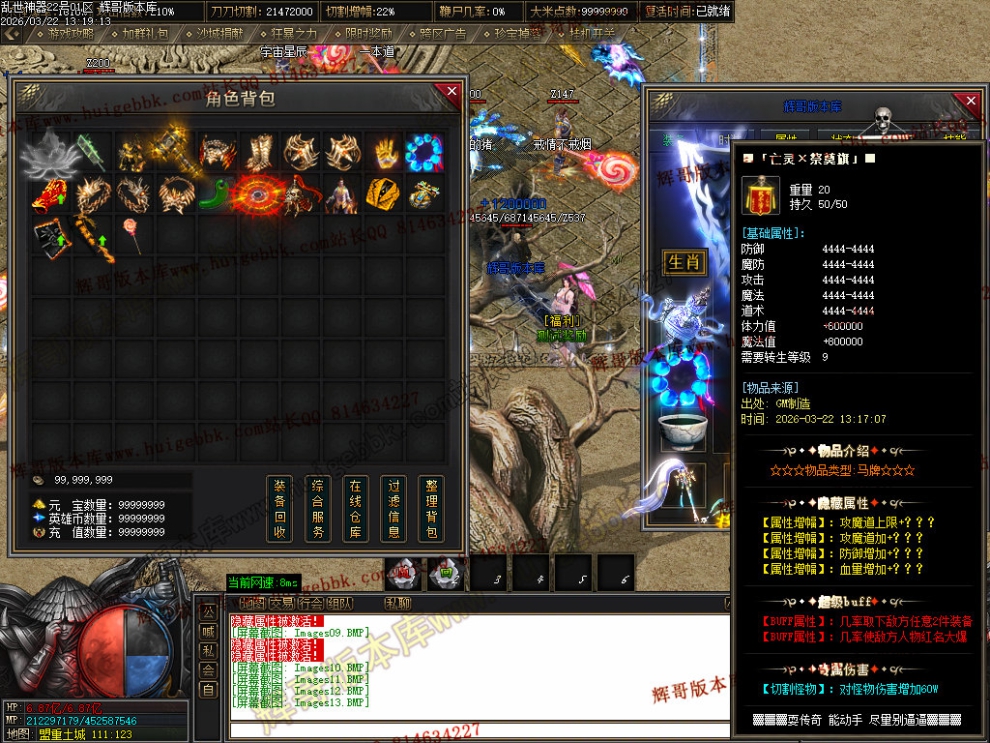This screenshot has width=990, height=743.
Task: Close the equipment panel on the right
Action: (967, 101)
